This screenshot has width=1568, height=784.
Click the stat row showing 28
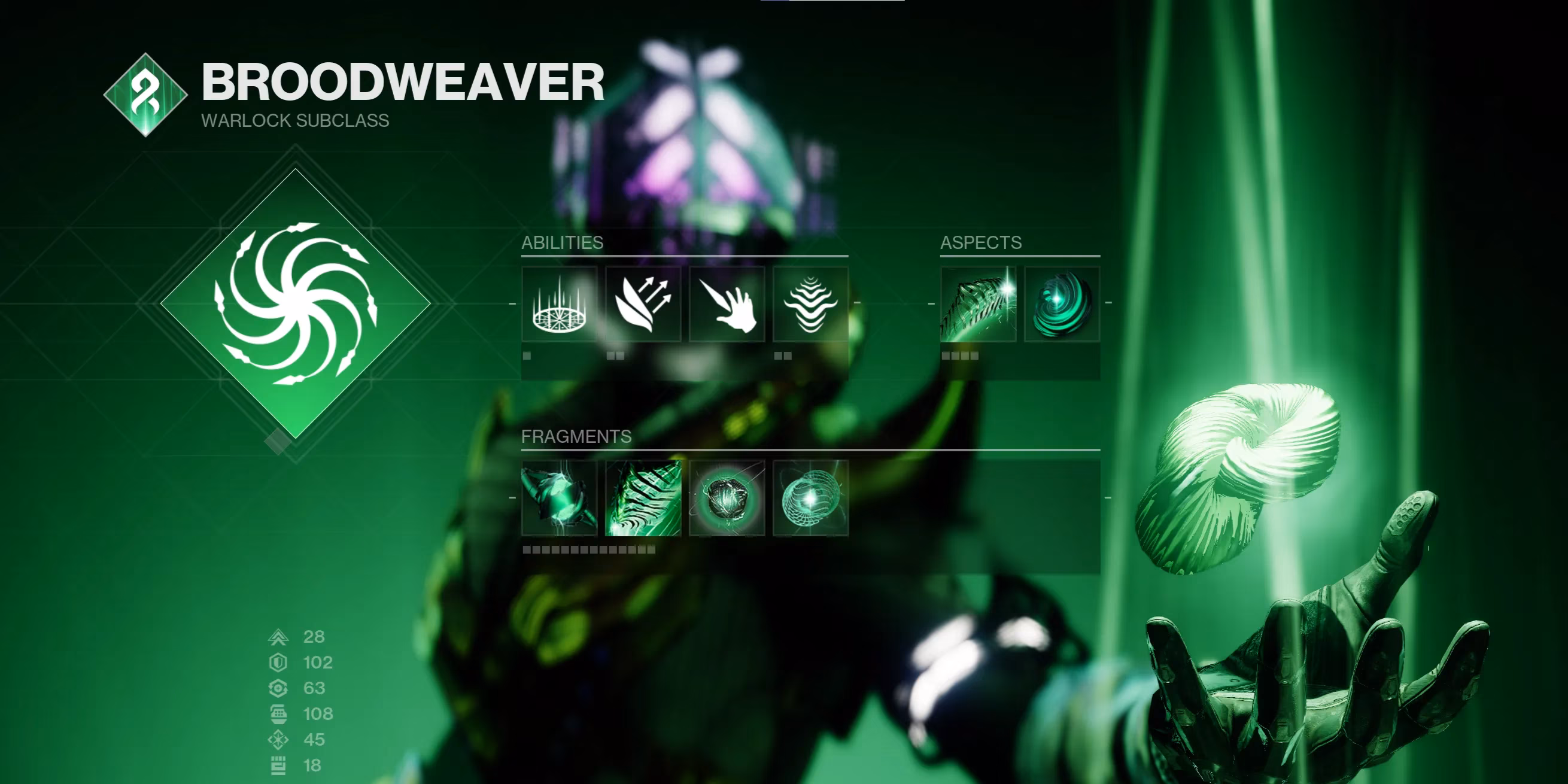(x=298, y=638)
